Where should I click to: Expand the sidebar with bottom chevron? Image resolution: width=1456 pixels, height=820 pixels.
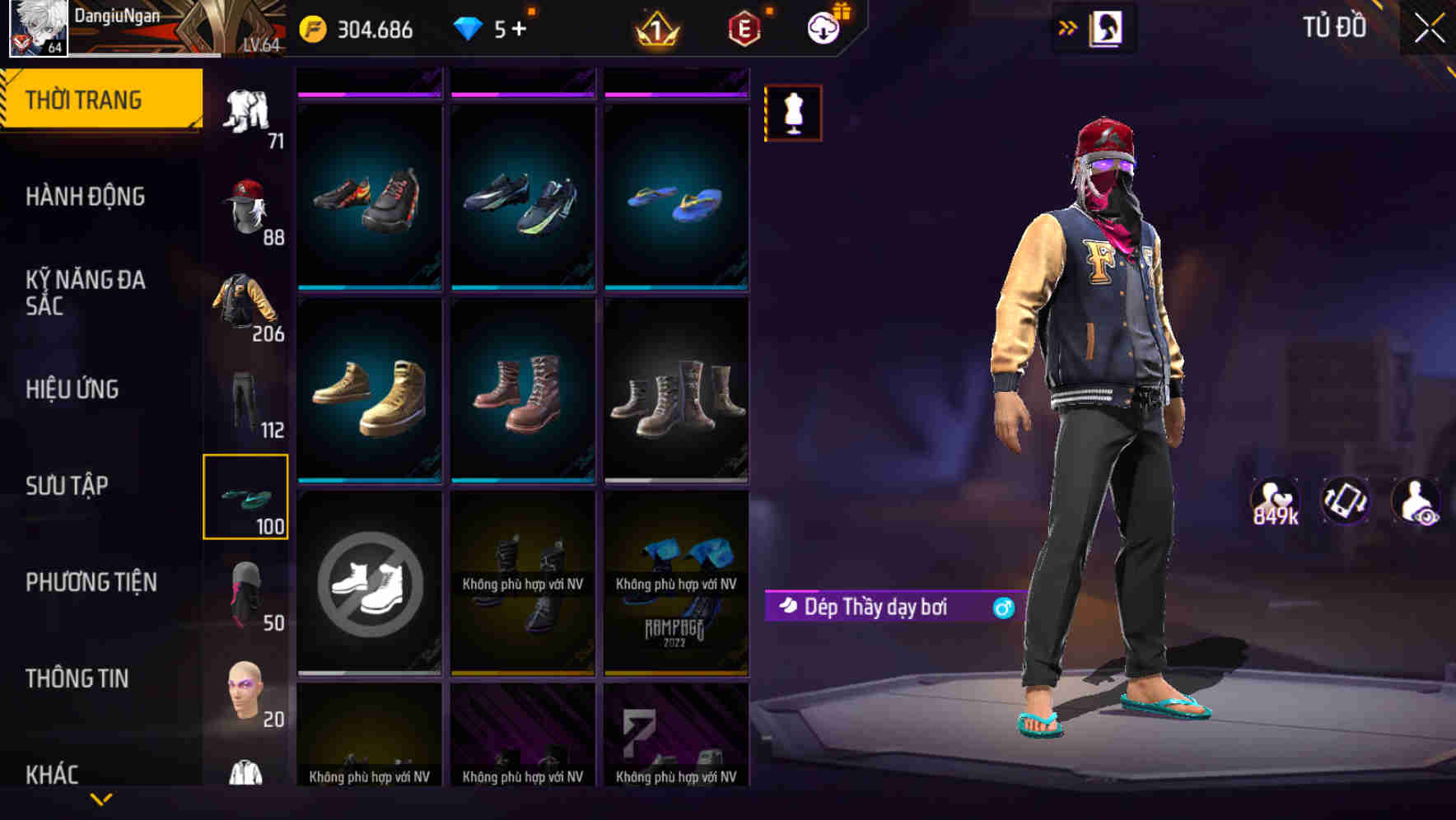click(101, 798)
